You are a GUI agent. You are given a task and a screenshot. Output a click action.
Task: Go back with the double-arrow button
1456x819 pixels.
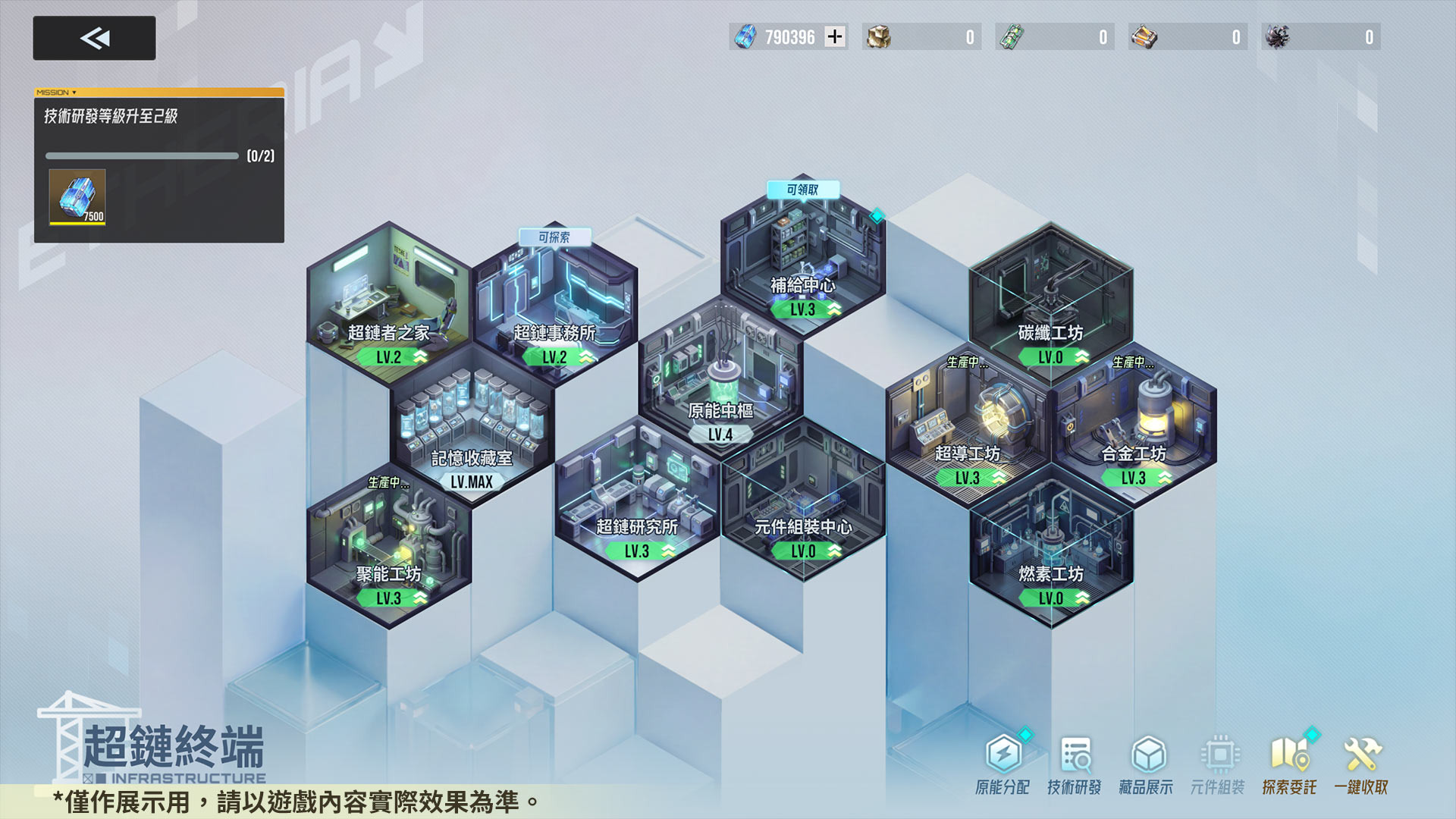pyautogui.click(x=94, y=38)
